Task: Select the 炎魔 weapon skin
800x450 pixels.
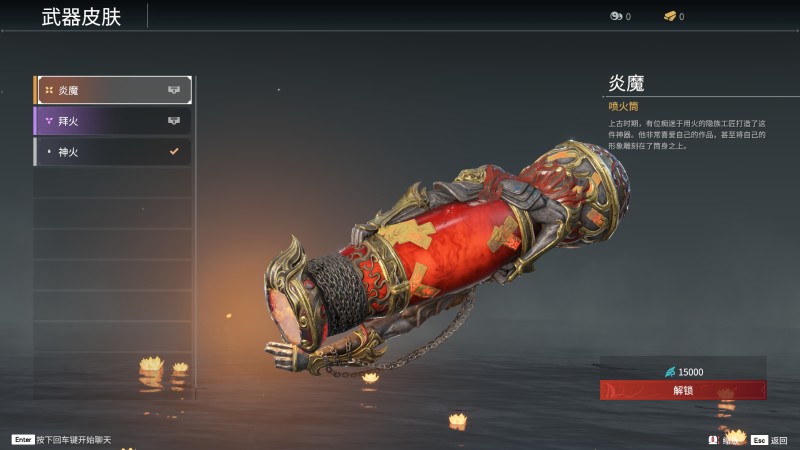Action: pos(113,90)
